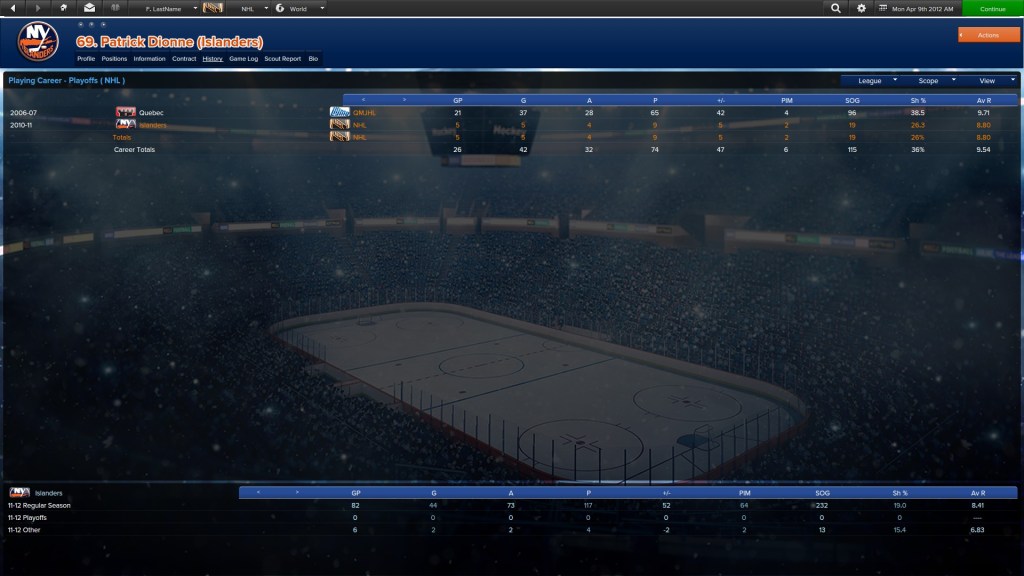The height and width of the screenshot is (576, 1024).
Task: Open the search magnifier
Action: click(836, 8)
